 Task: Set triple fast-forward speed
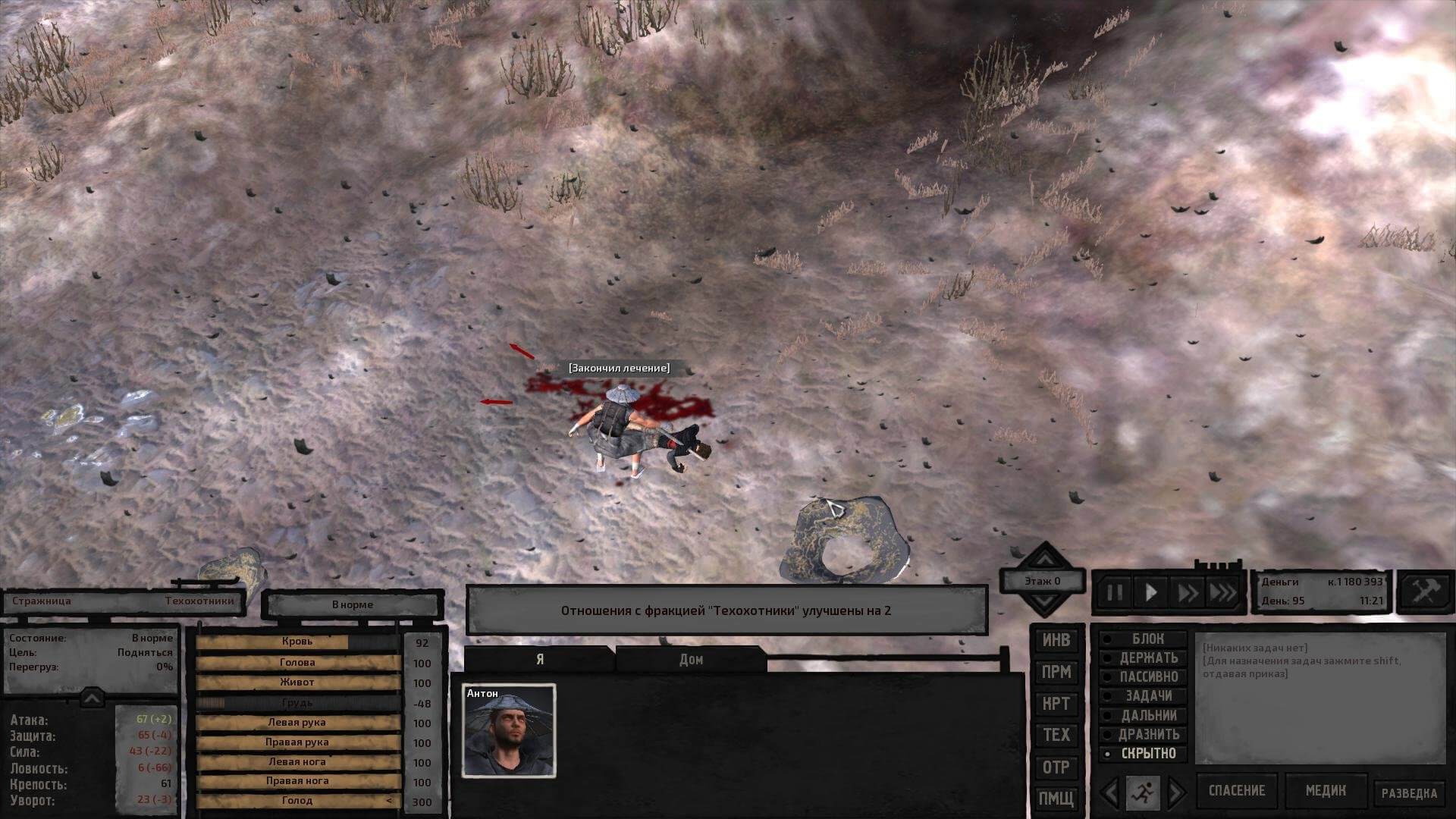pyautogui.click(x=1222, y=592)
